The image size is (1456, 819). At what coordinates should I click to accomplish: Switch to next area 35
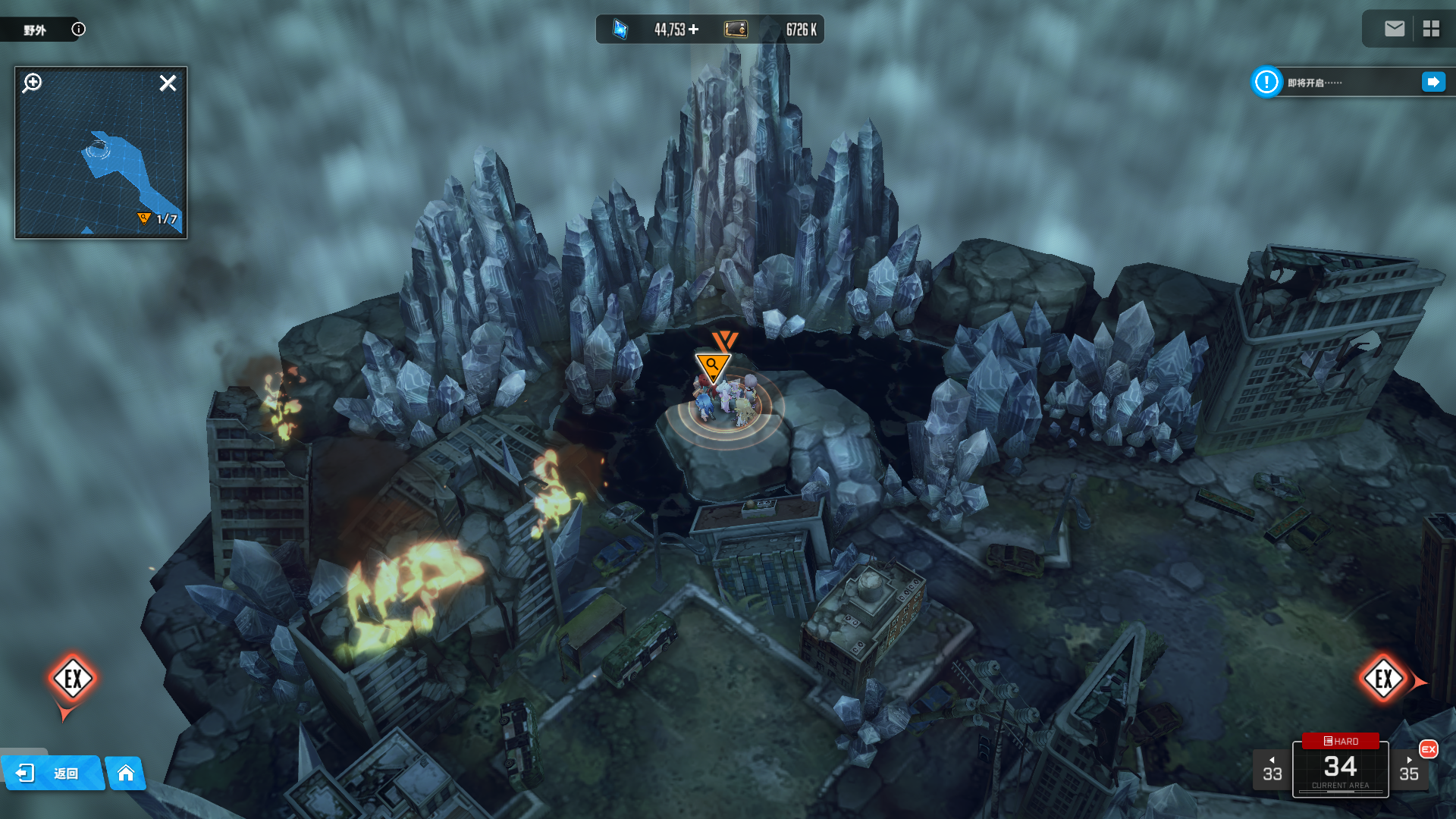[1409, 770]
